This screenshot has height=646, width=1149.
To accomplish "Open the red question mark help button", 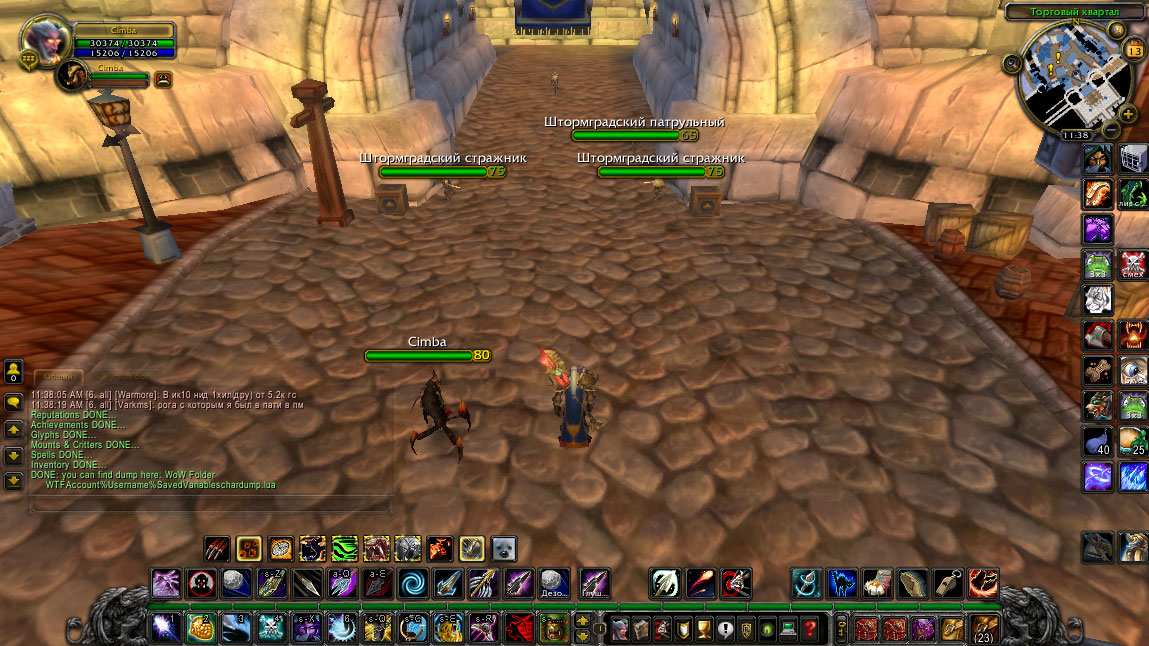I will pyautogui.click(x=810, y=629).
